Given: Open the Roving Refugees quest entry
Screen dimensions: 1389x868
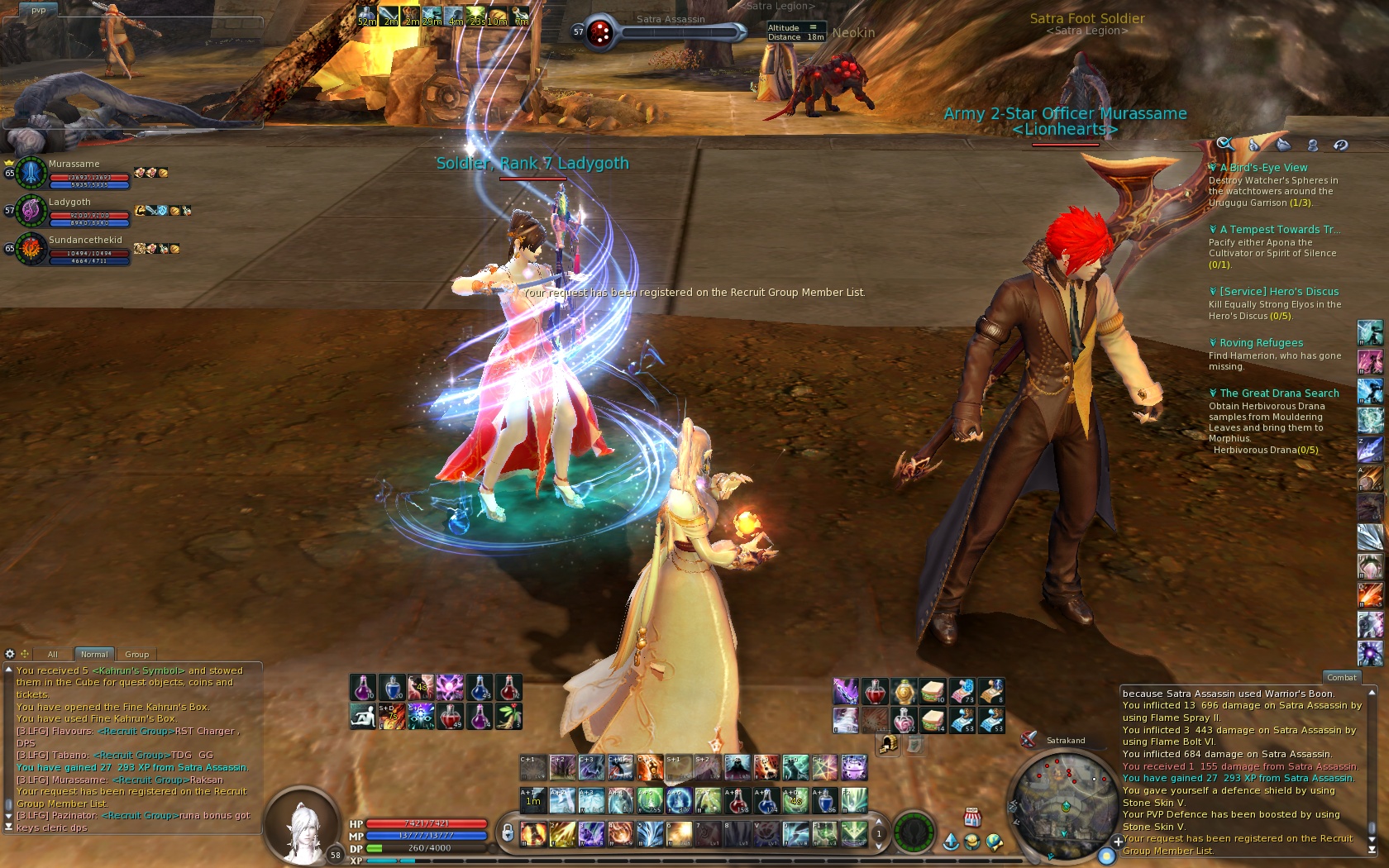Looking at the screenshot, I should [1260, 343].
